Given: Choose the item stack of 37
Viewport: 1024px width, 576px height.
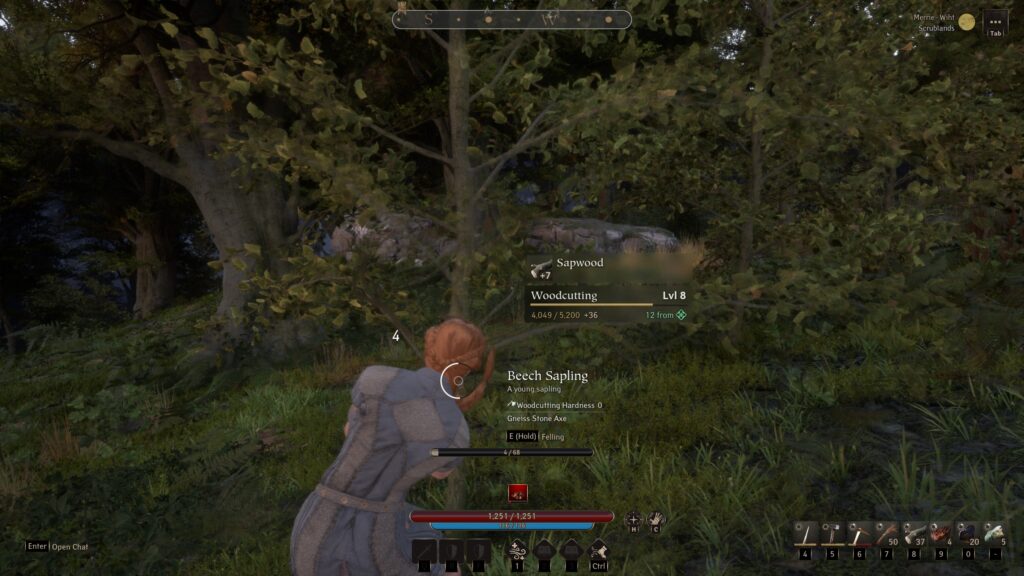Looking at the screenshot, I should point(913,534).
